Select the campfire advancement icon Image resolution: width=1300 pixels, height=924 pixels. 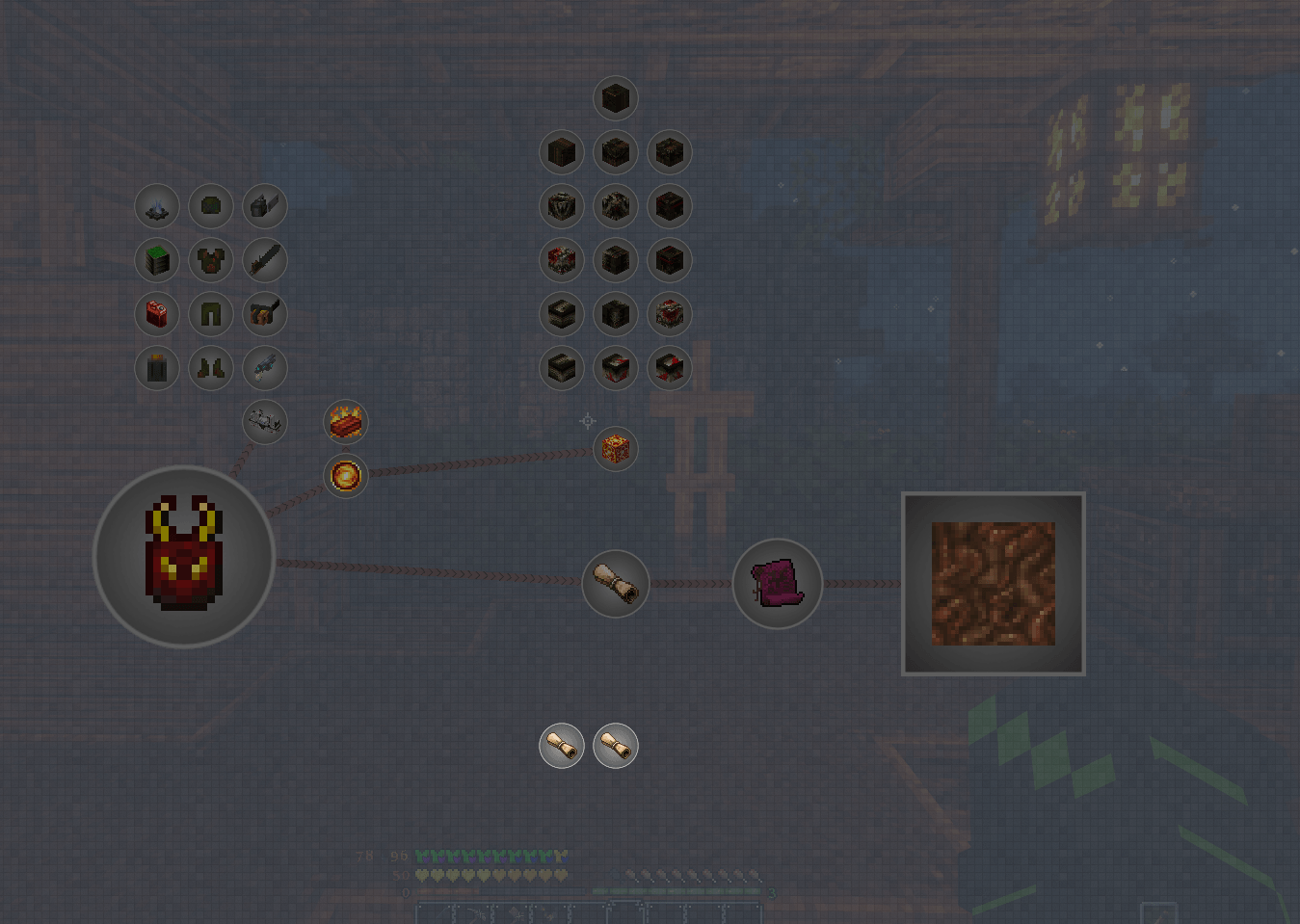[x=157, y=207]
